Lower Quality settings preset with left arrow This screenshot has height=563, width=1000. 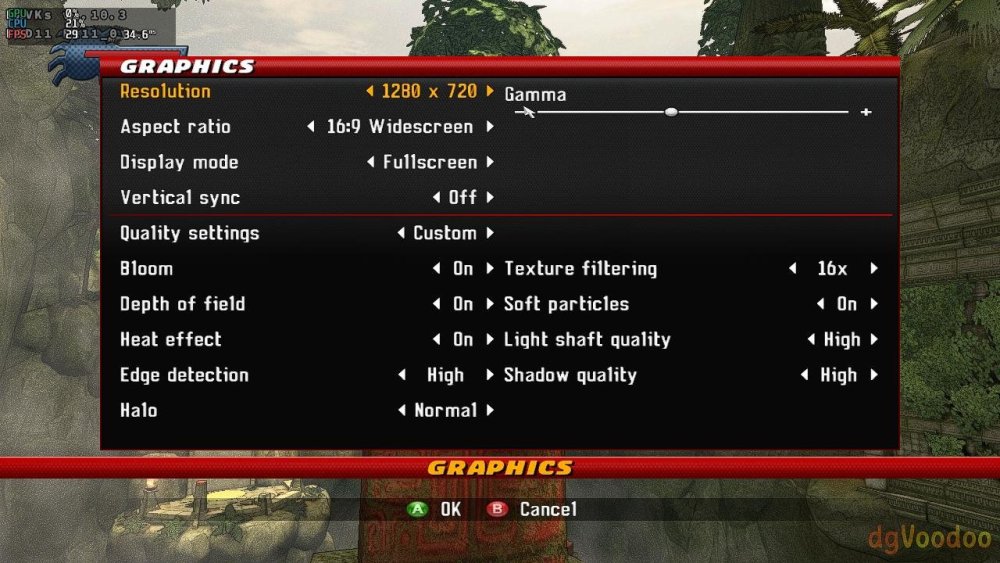(x=401, y=233)
